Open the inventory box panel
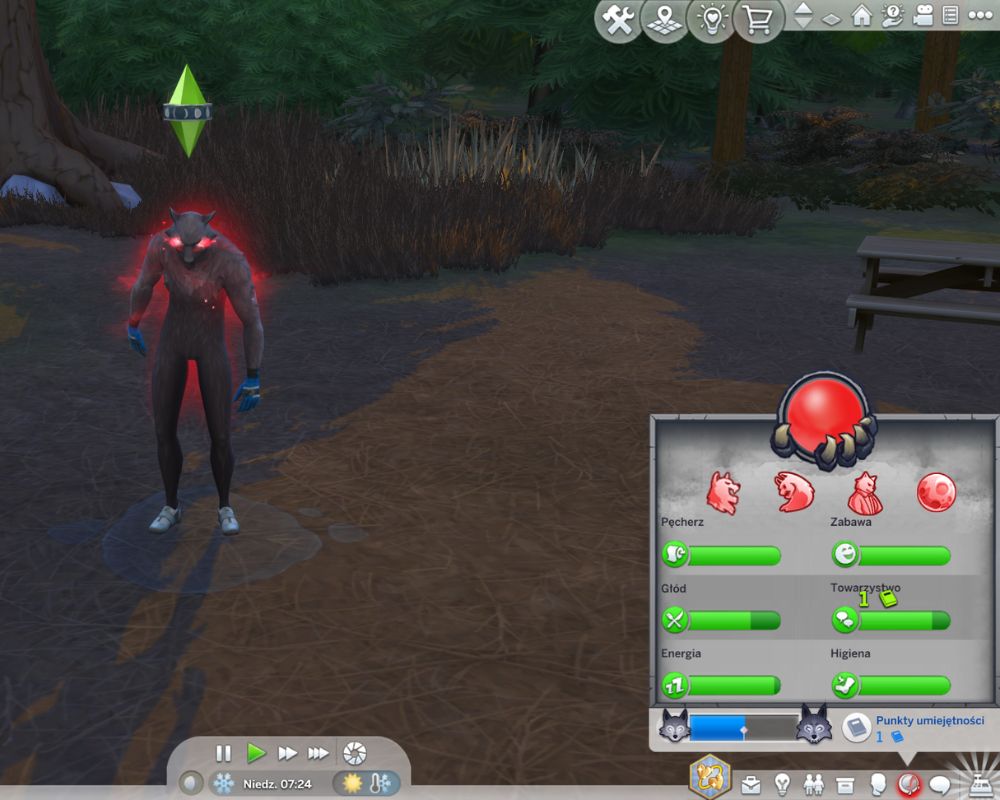 click(846, 784)
